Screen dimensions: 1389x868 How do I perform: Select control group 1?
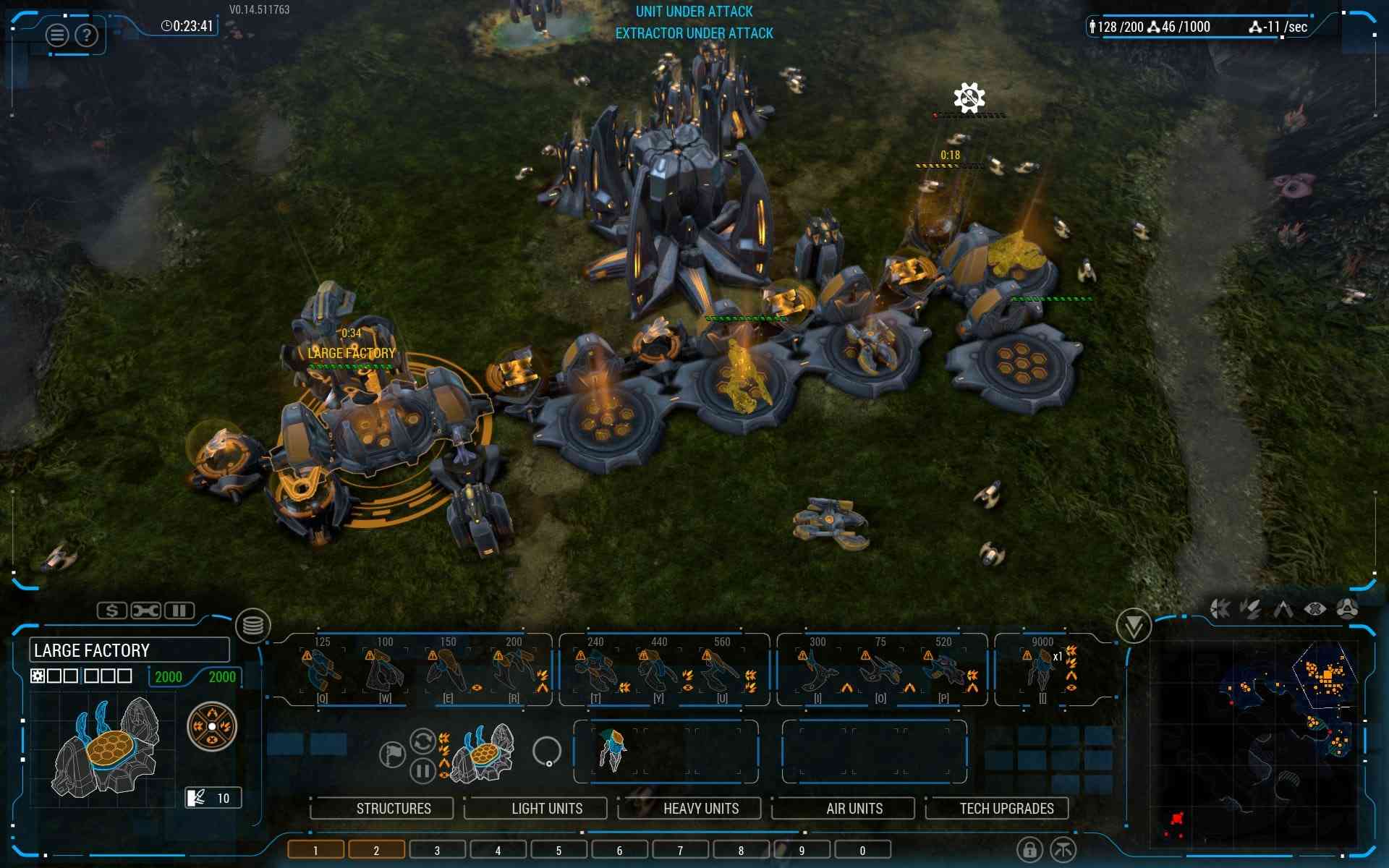pyautogui.click(x=315, y=850)
